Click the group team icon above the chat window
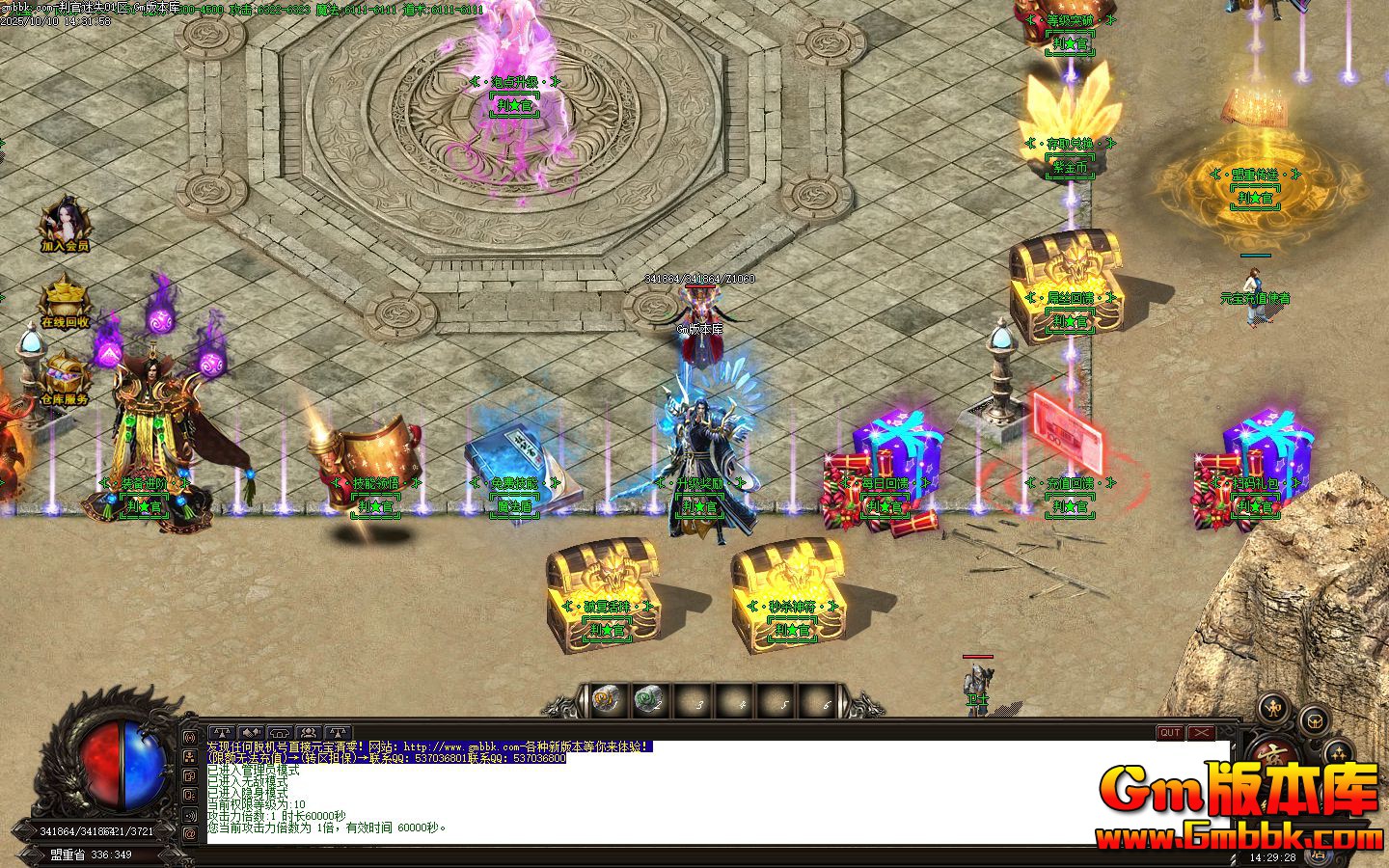This screenshot has height=868, width=1389. pyautogui.click(x=309, y=732)
